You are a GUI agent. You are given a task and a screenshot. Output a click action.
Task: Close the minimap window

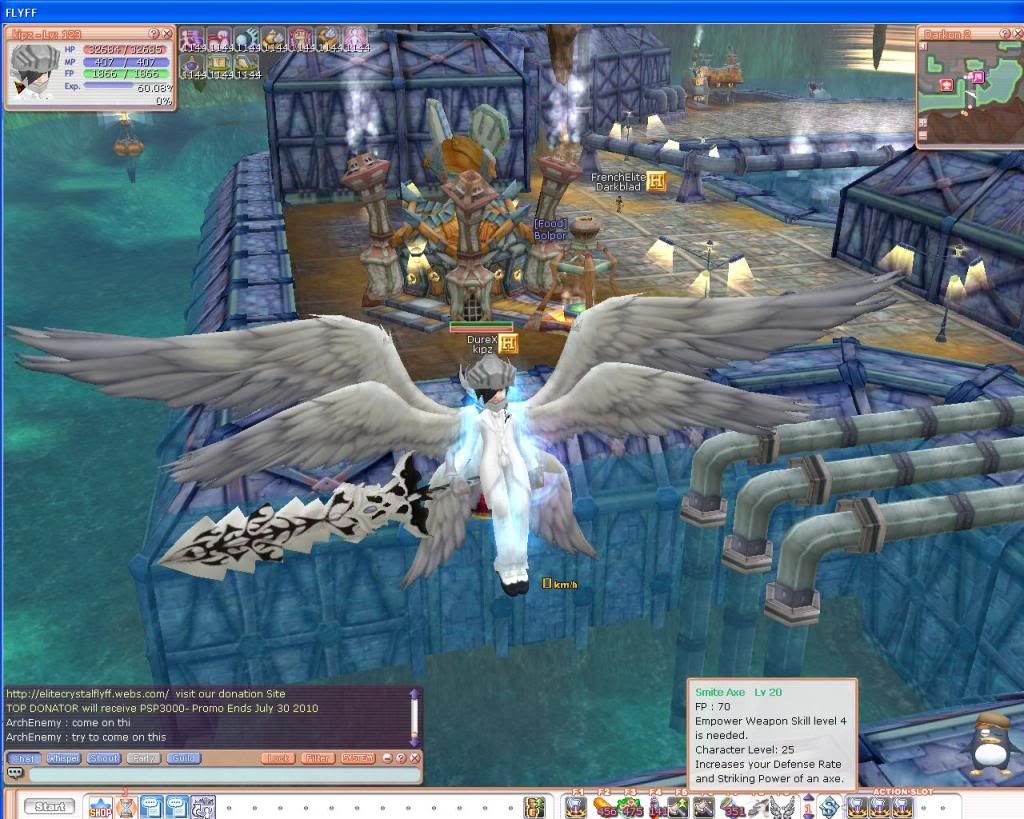point(1017,33)
